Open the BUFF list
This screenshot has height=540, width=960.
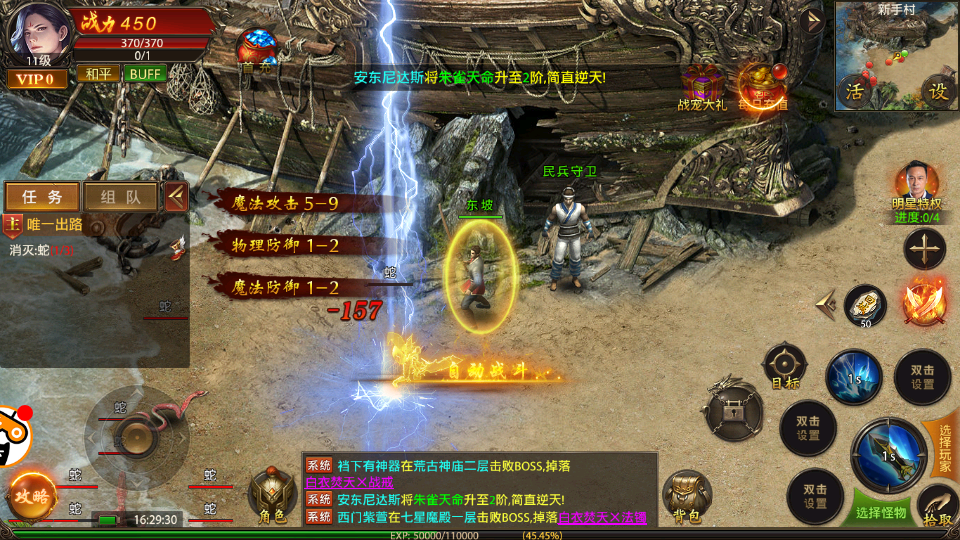click(146, 73)
